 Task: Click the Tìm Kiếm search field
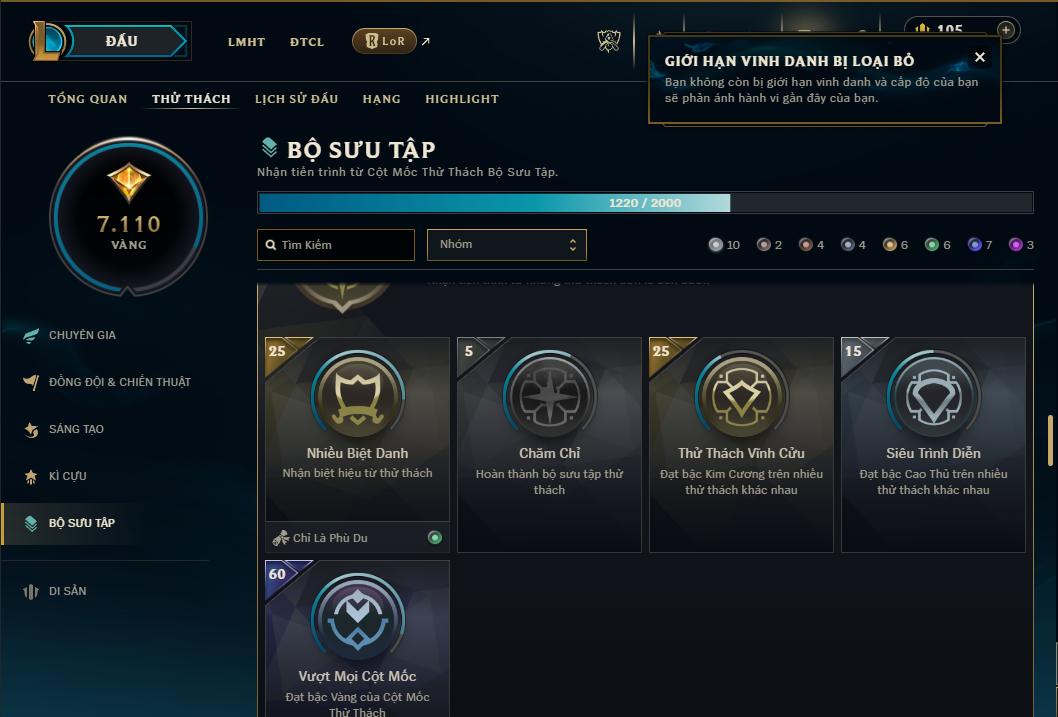click(336, 245)
